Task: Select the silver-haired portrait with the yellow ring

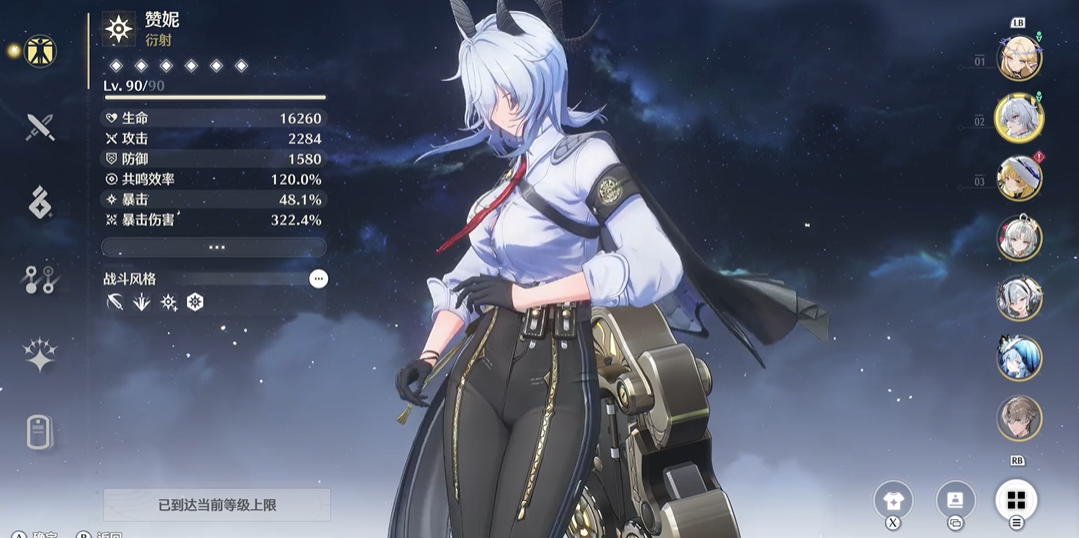Action: point(1019,118)
